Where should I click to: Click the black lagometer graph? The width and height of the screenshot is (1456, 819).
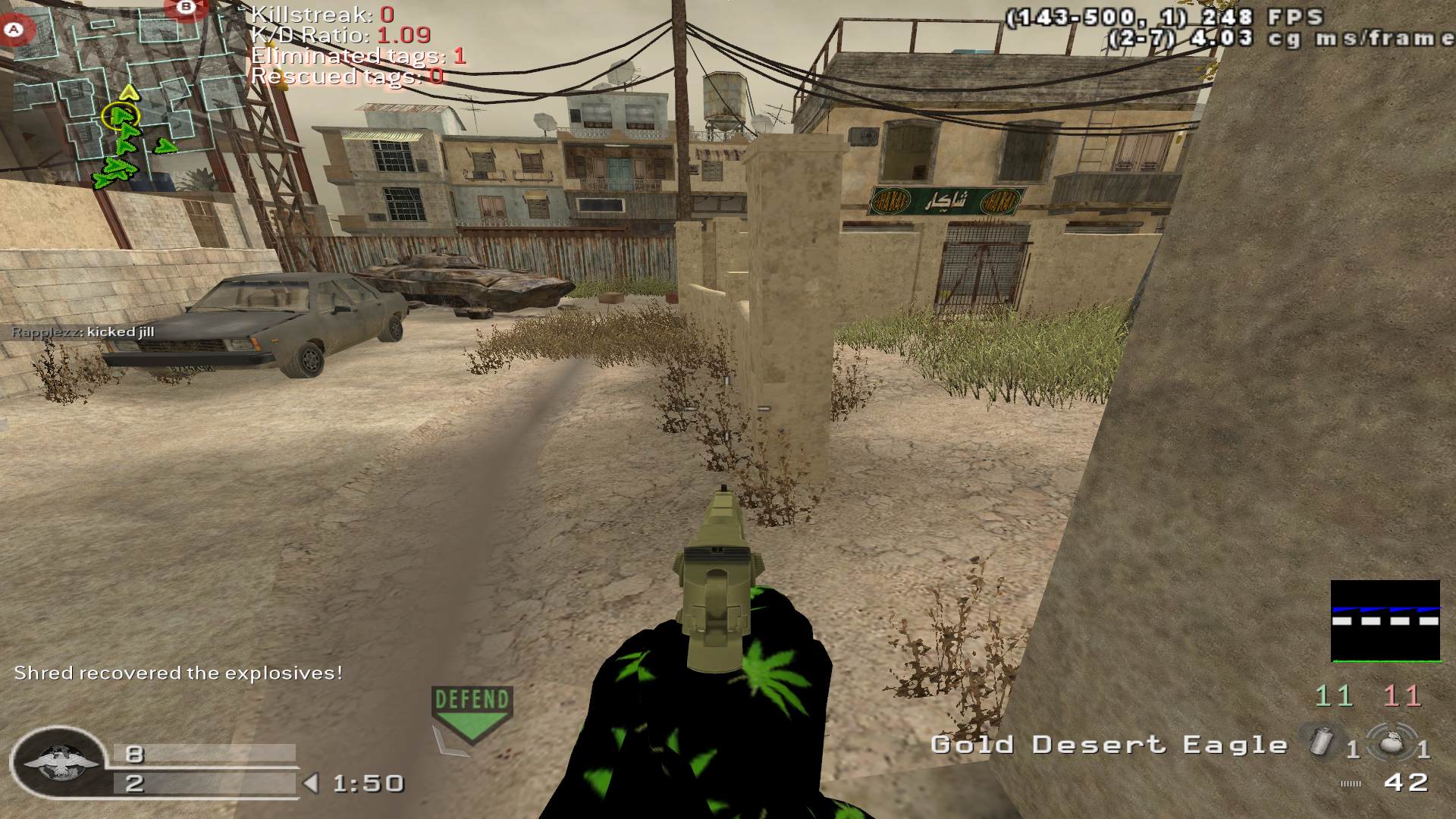tap(1385, 621)
